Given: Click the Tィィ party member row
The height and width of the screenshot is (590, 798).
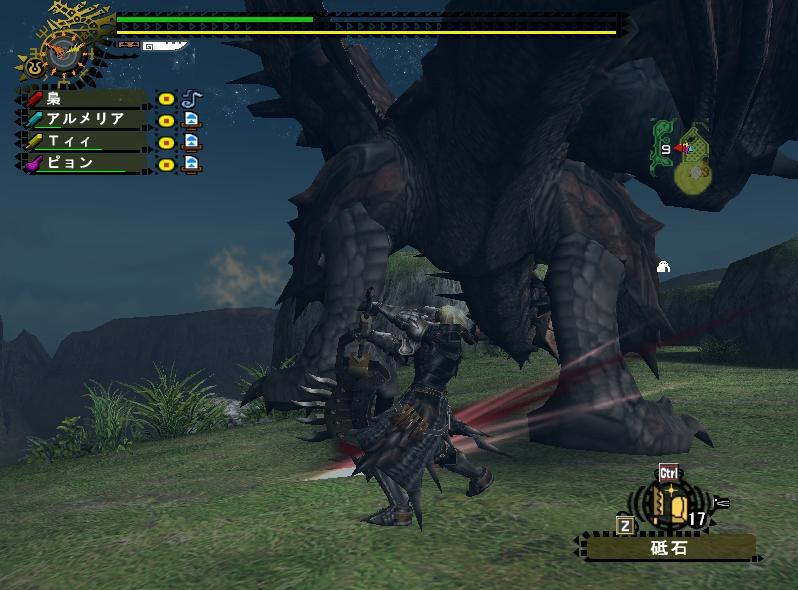Looking at the screenshot, I should pos(85,141).
